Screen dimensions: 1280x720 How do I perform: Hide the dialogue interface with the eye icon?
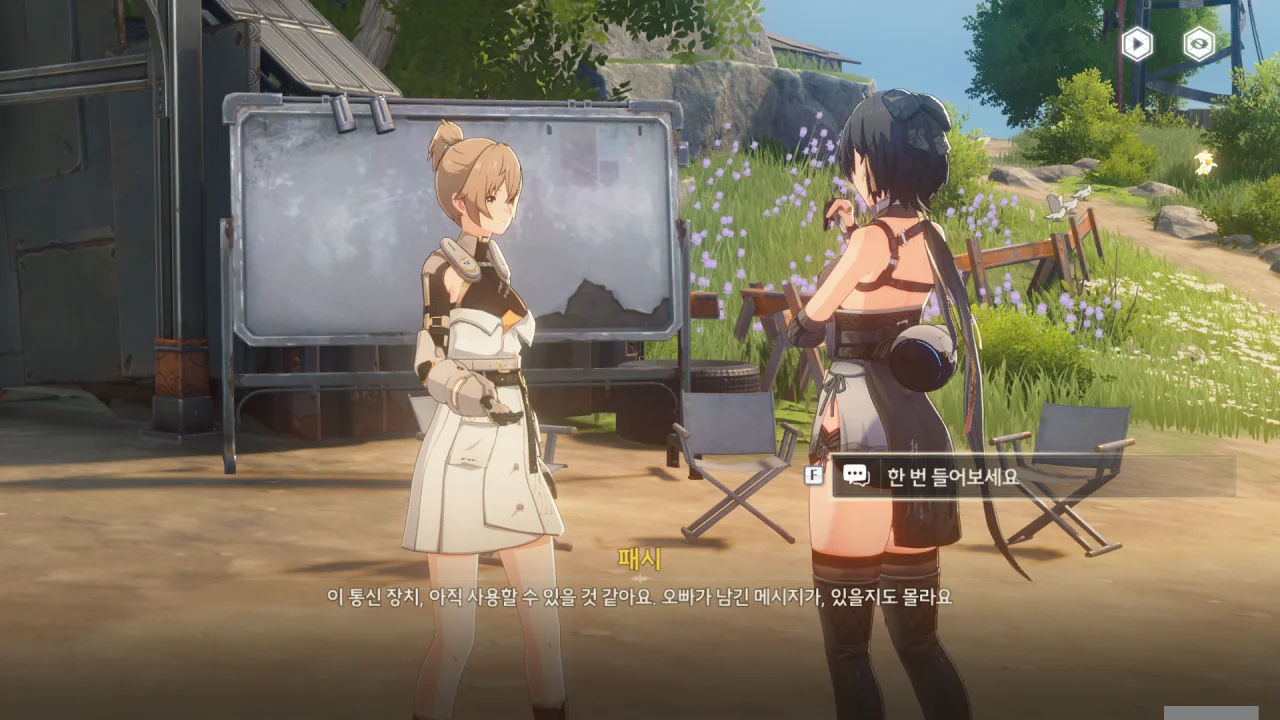coord(1198,44)
